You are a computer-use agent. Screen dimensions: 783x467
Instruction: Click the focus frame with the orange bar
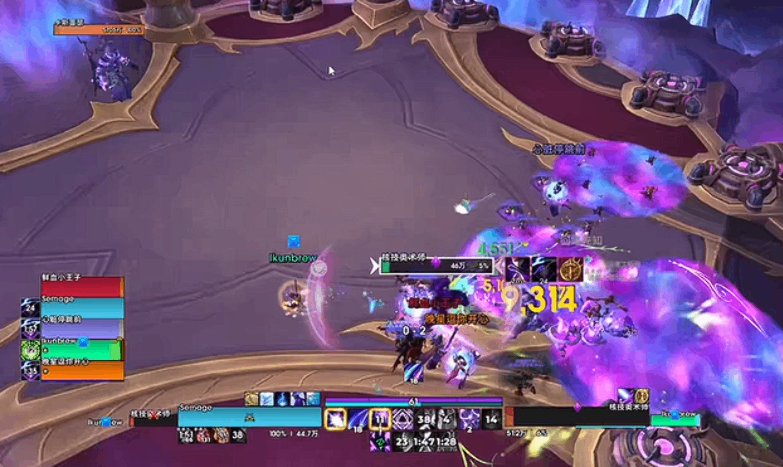pos(98,30)
